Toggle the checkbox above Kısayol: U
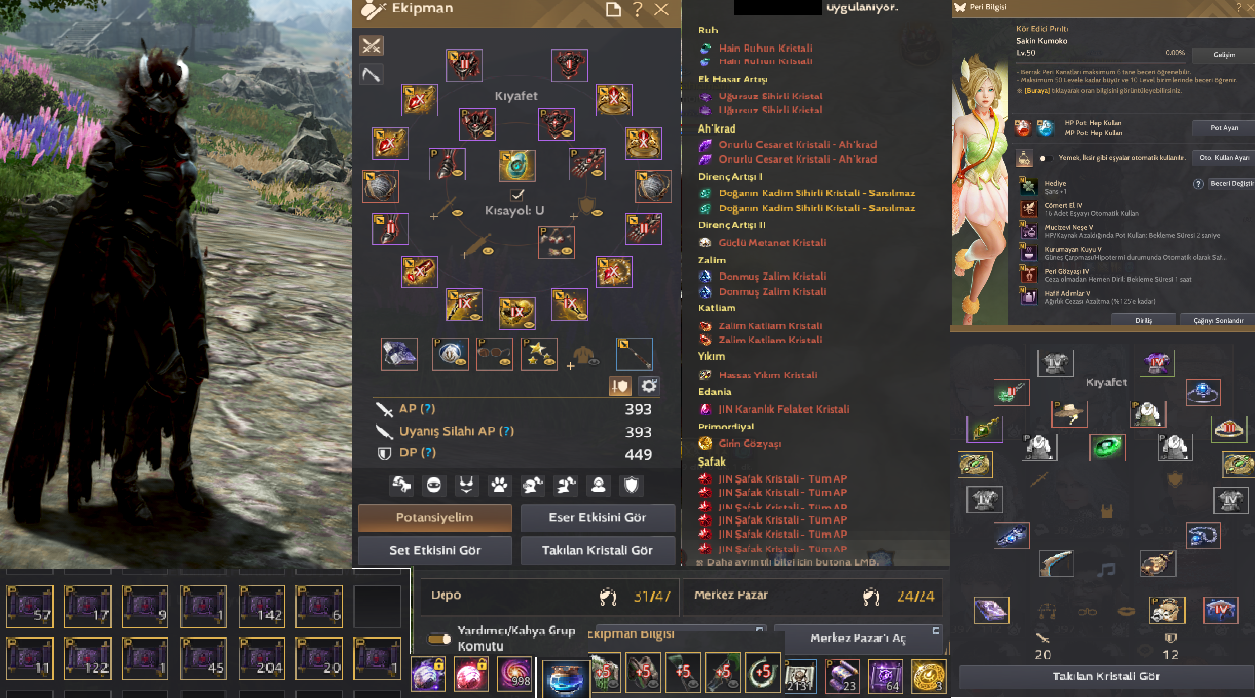The width and height of the screenshot is (1255, 698). pos(517,195)
